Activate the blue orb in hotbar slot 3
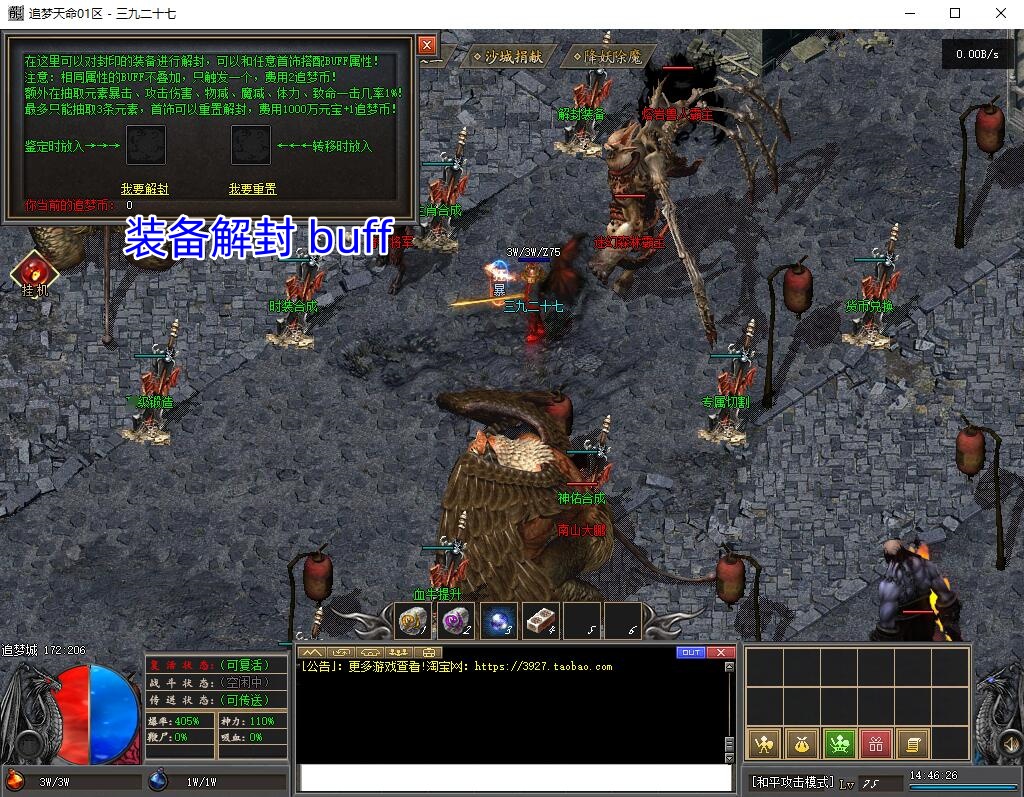1024x797 pixels. pos(498,621)
